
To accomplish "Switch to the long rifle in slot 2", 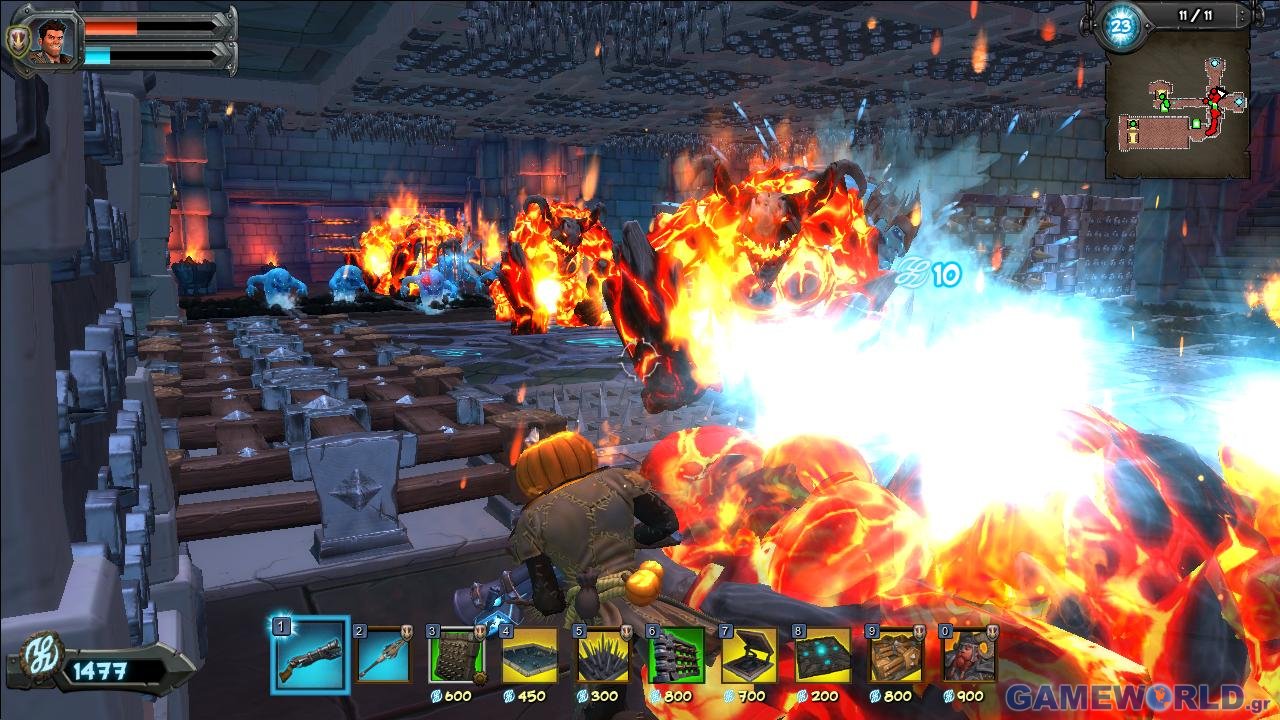I will (x=382, y=656).
